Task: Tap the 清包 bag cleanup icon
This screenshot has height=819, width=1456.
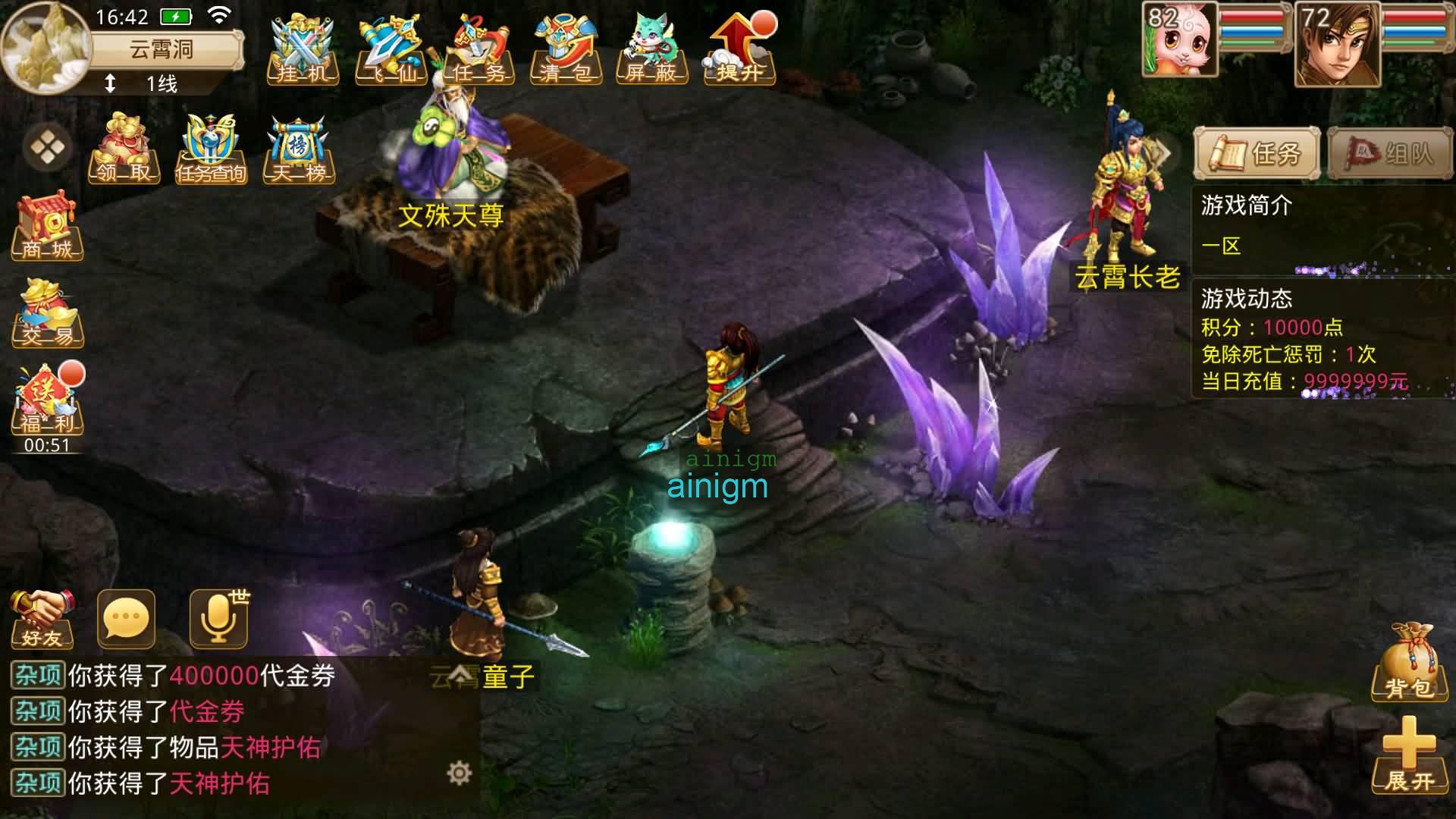Action: click(x=566, y=51)
